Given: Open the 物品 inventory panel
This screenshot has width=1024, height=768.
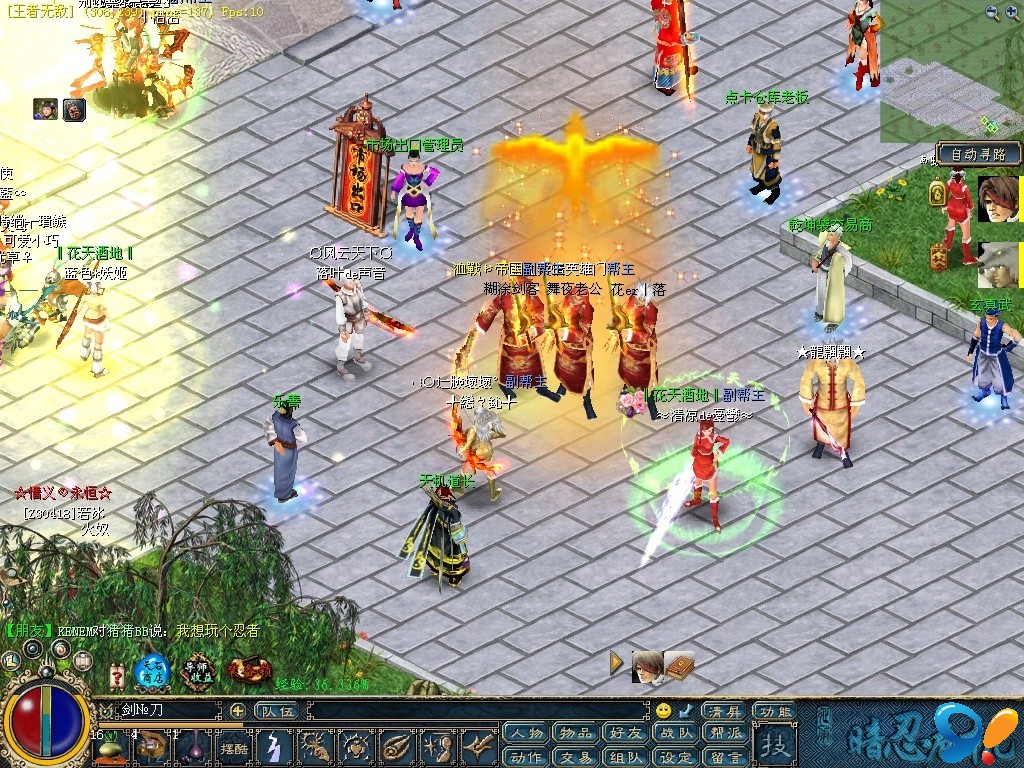Looking at the screenshot, I should [575, 734].
